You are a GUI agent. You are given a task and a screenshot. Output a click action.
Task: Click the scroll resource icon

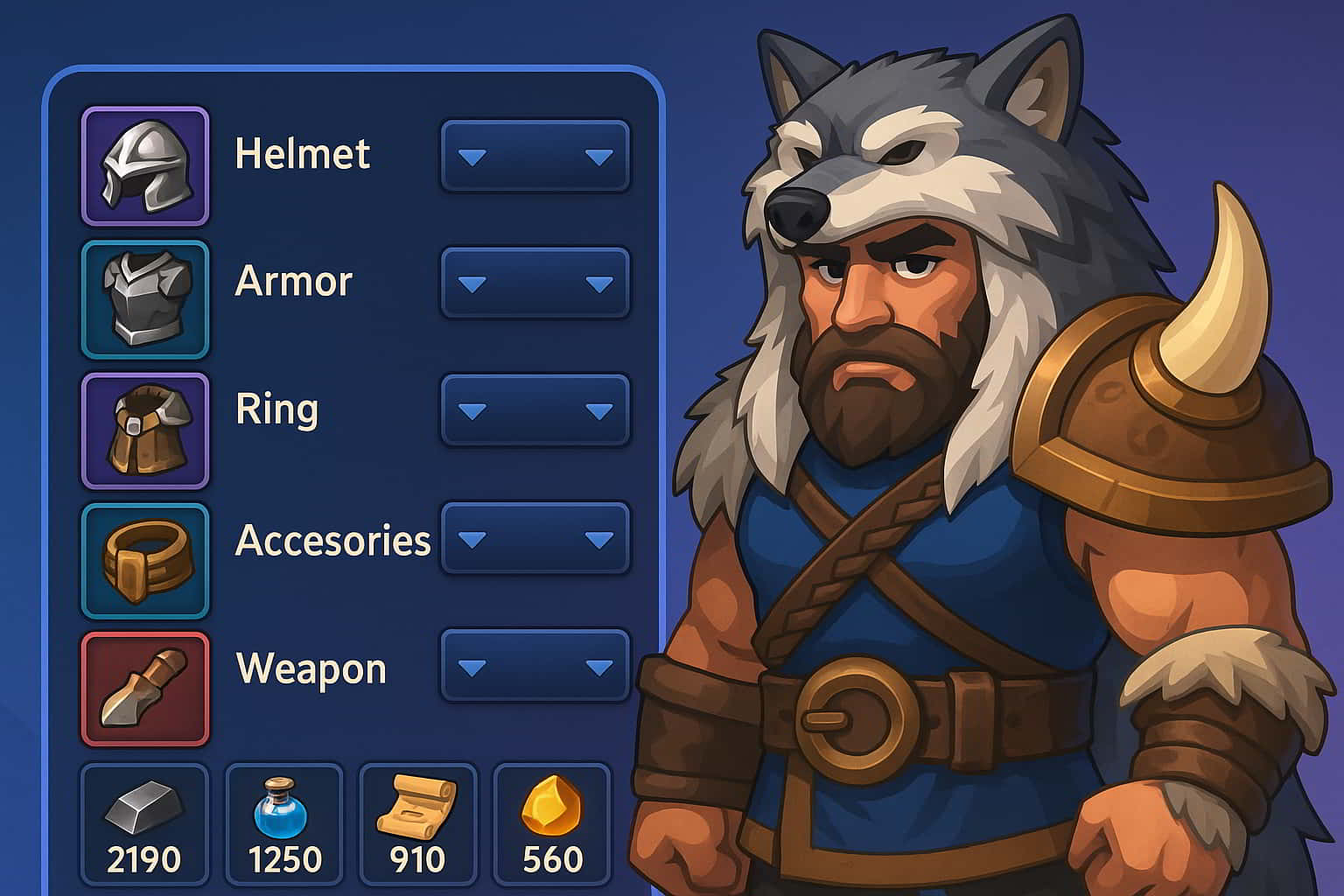(418, 805)
